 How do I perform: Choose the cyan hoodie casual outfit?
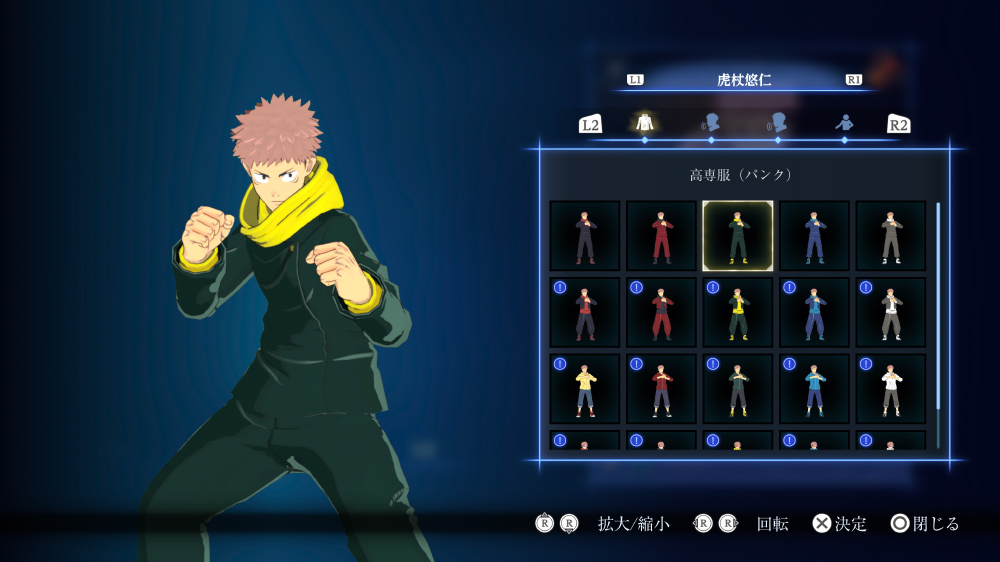click(814, 388)
